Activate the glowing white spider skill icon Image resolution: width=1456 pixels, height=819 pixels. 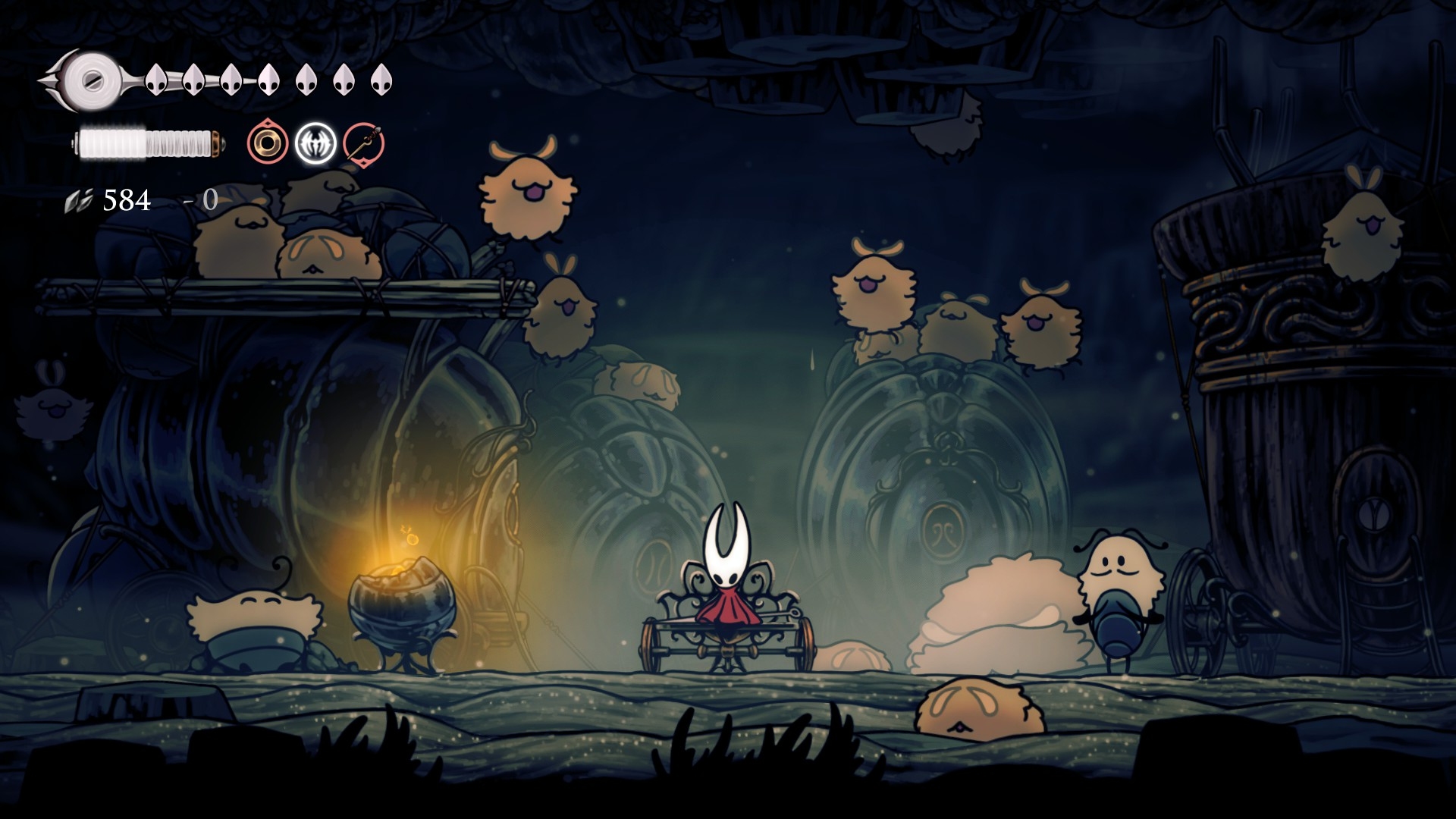[x=315, y=143]
